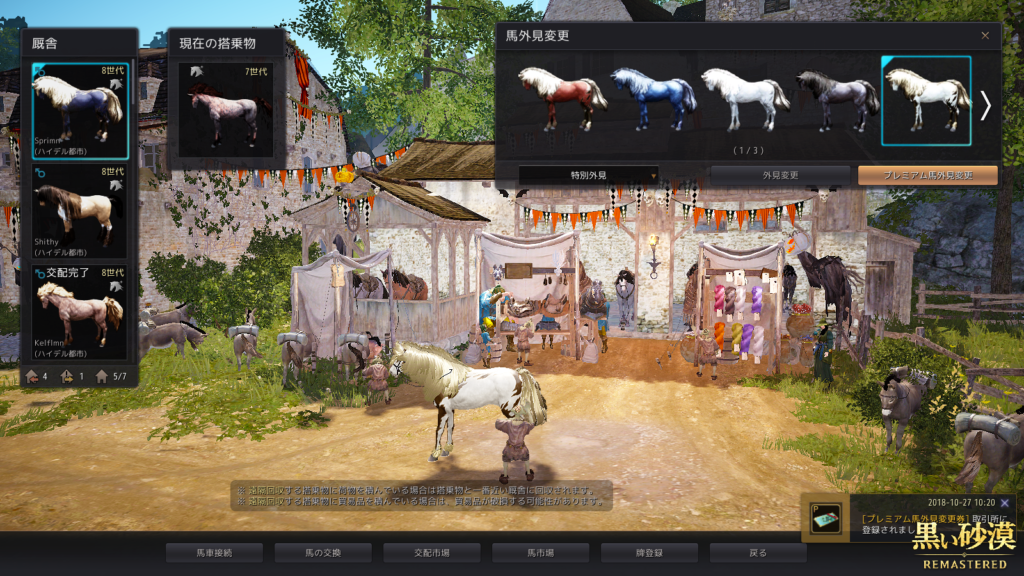Select the stabled horse Kelfimn
1024x576 pixels.
pos(79,311)
